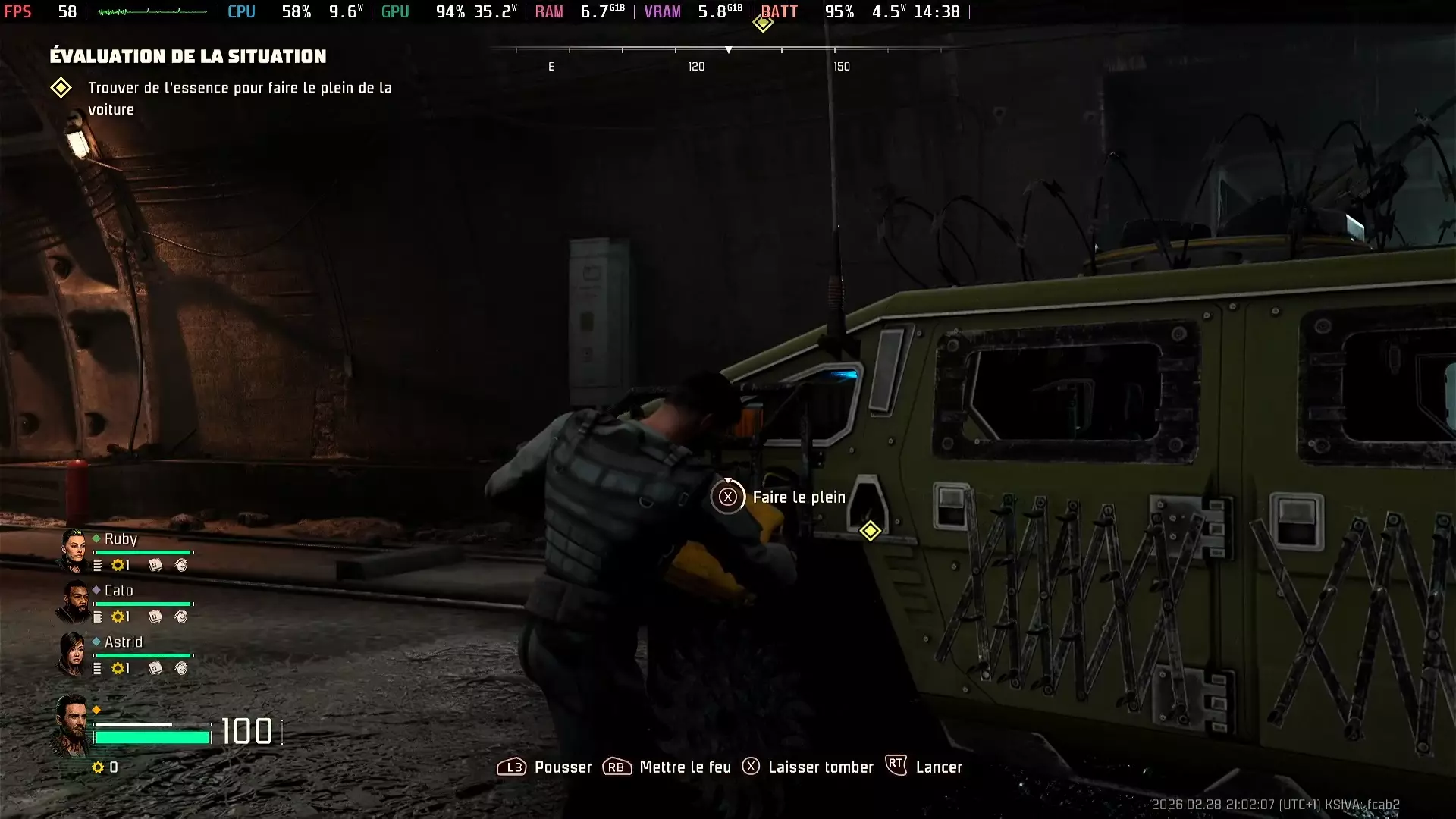Click the player character's portrait
1456x819 pixels.
coord(71,726)
